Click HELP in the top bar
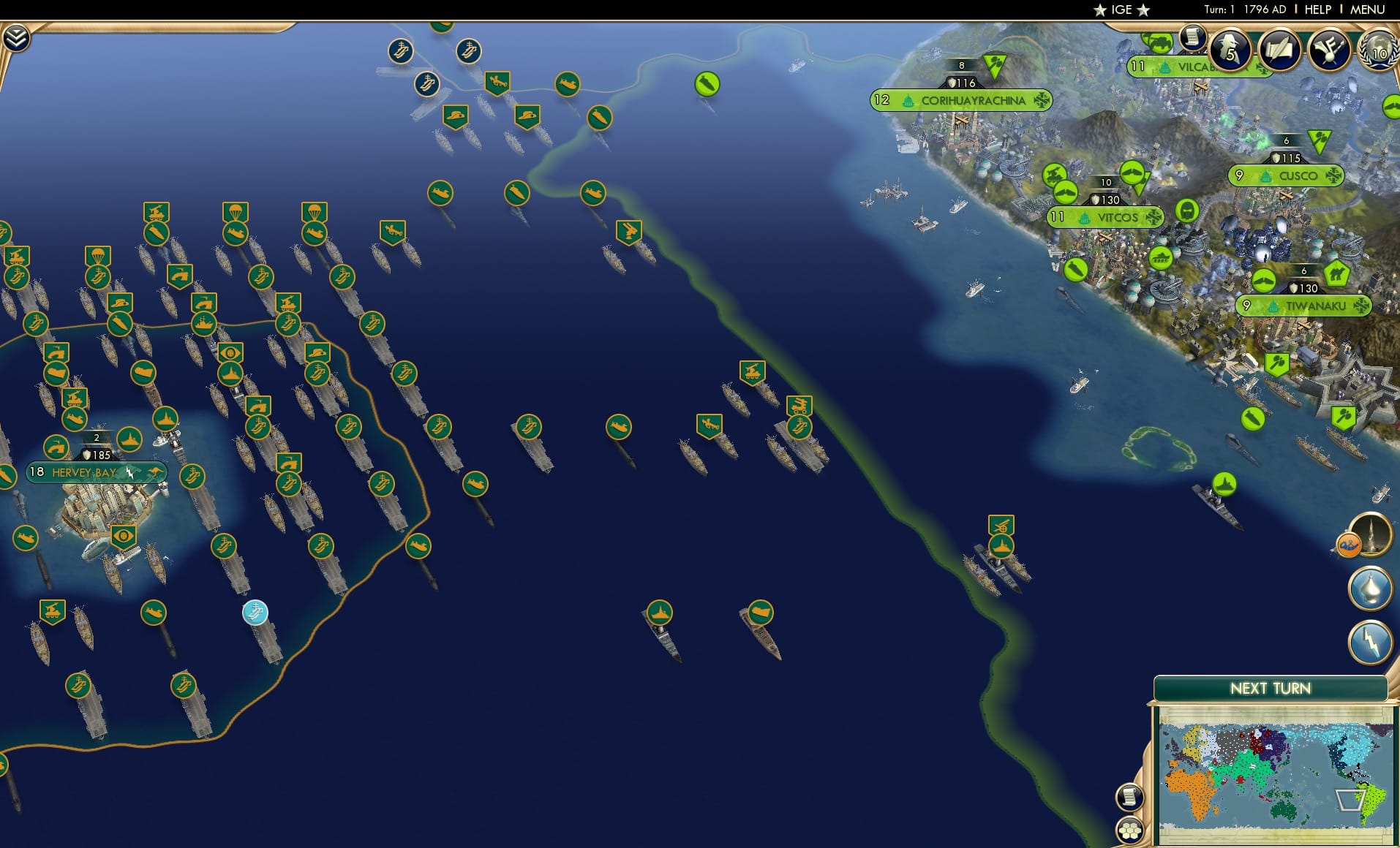1400x848 pixels. 1317,10
